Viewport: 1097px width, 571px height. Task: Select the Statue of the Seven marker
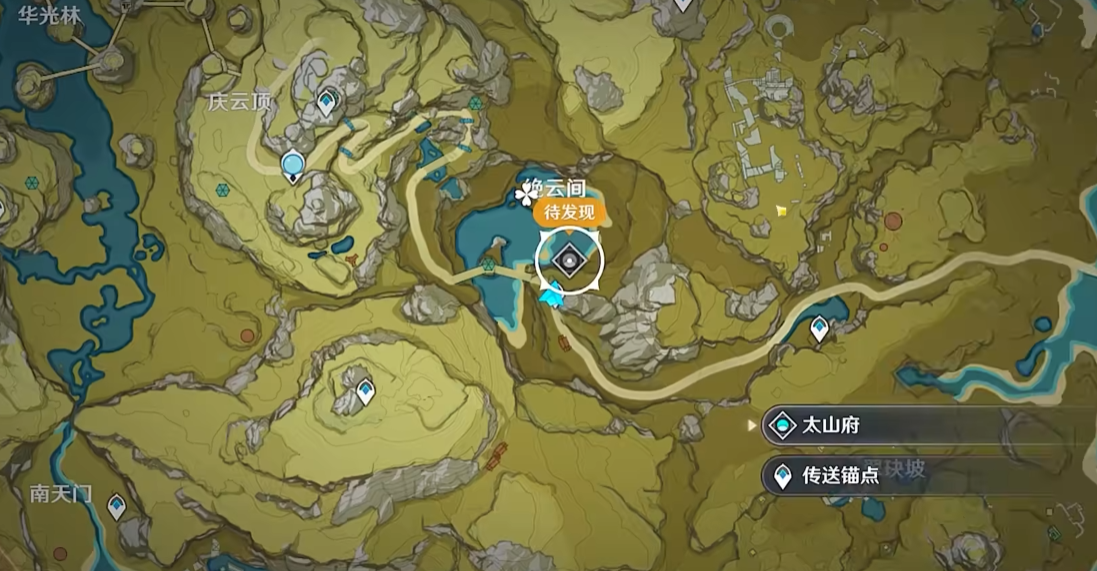pos(293,164)
